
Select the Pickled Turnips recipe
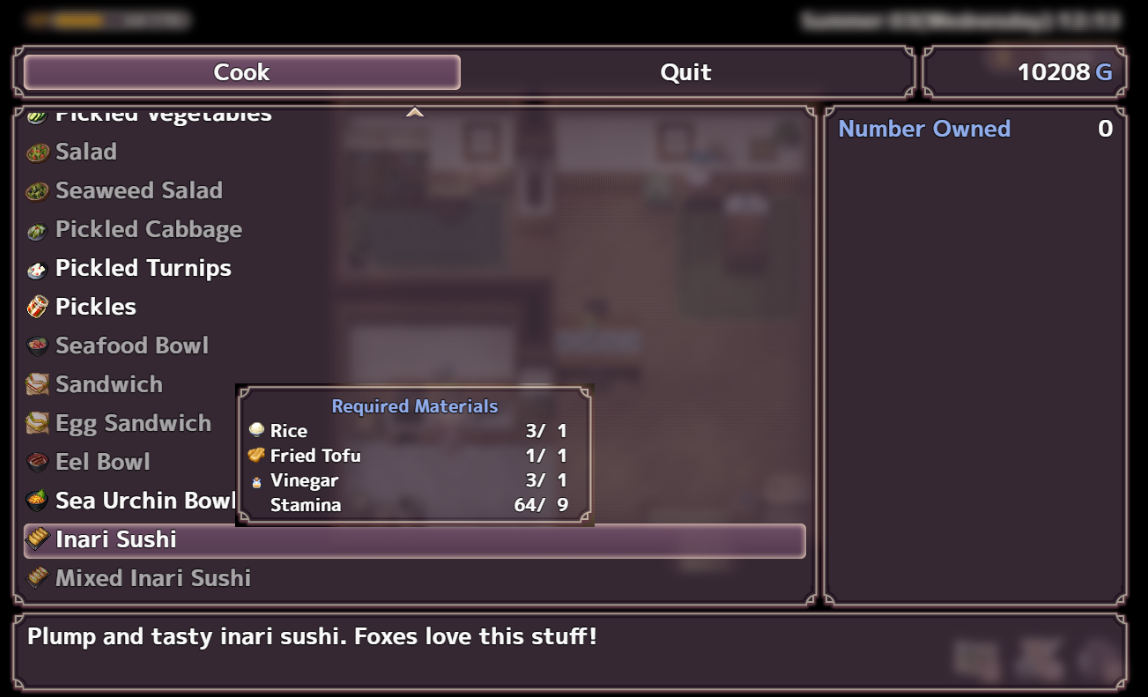point(143,268)
